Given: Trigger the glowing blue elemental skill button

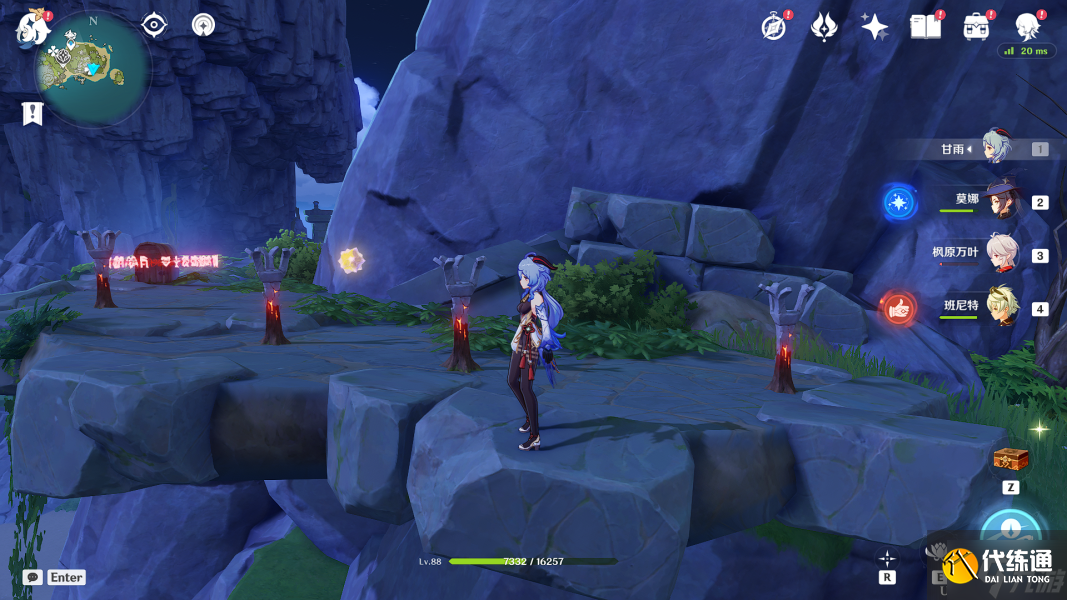Looking at the screenshot, I should coord(1012,530).
